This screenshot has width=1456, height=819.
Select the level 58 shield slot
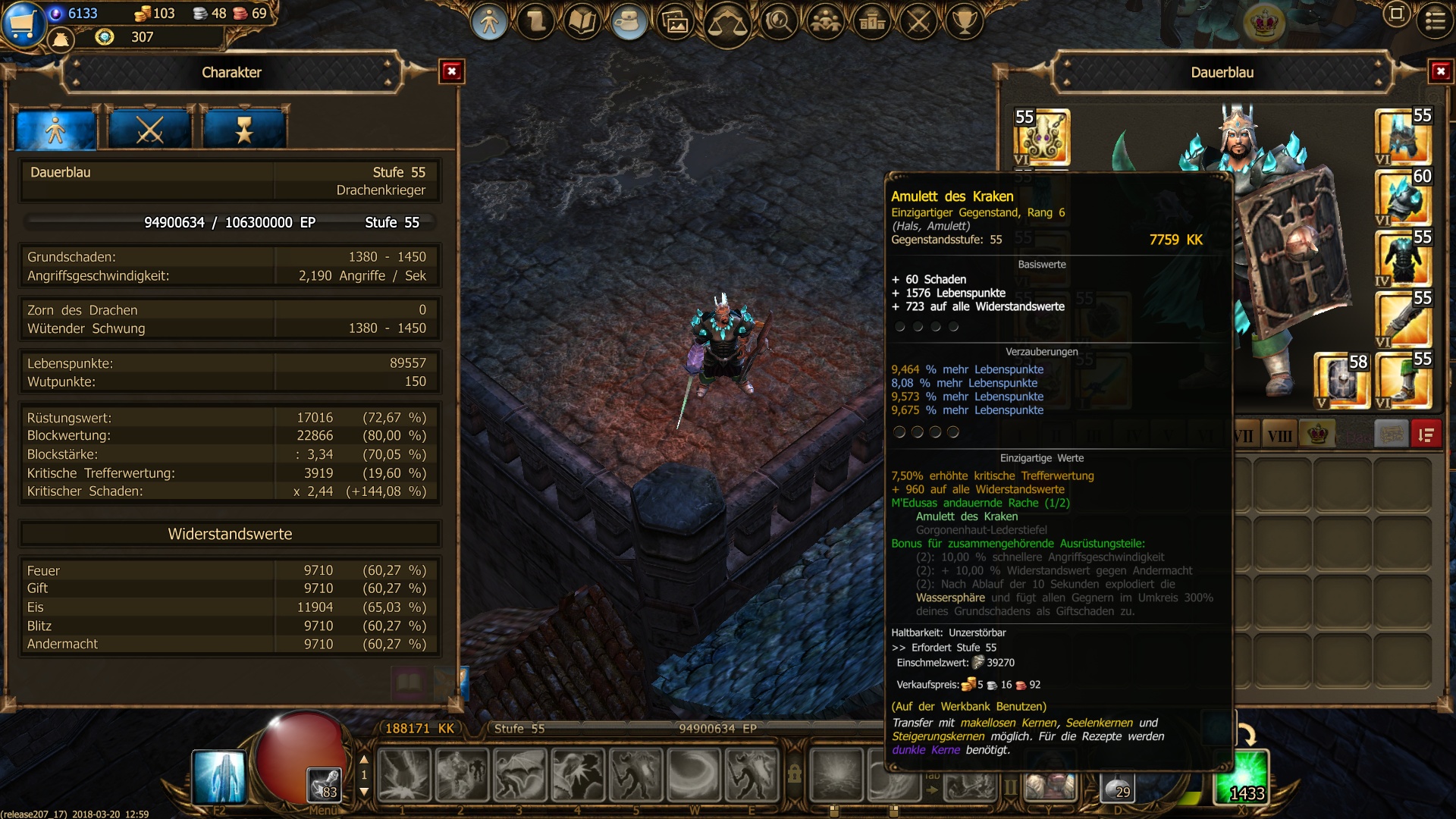click(1341, 381)
